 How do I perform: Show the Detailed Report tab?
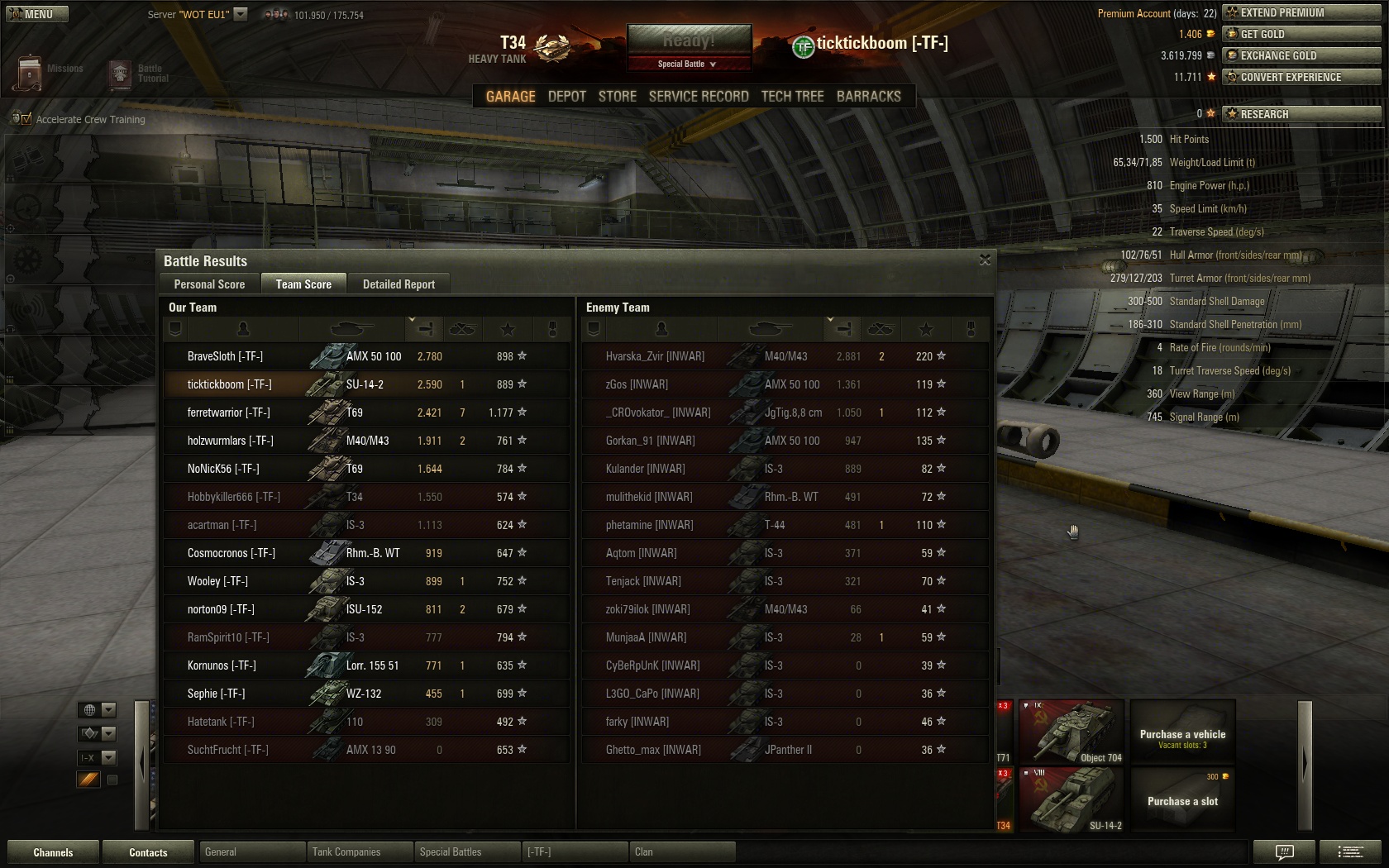399,284
